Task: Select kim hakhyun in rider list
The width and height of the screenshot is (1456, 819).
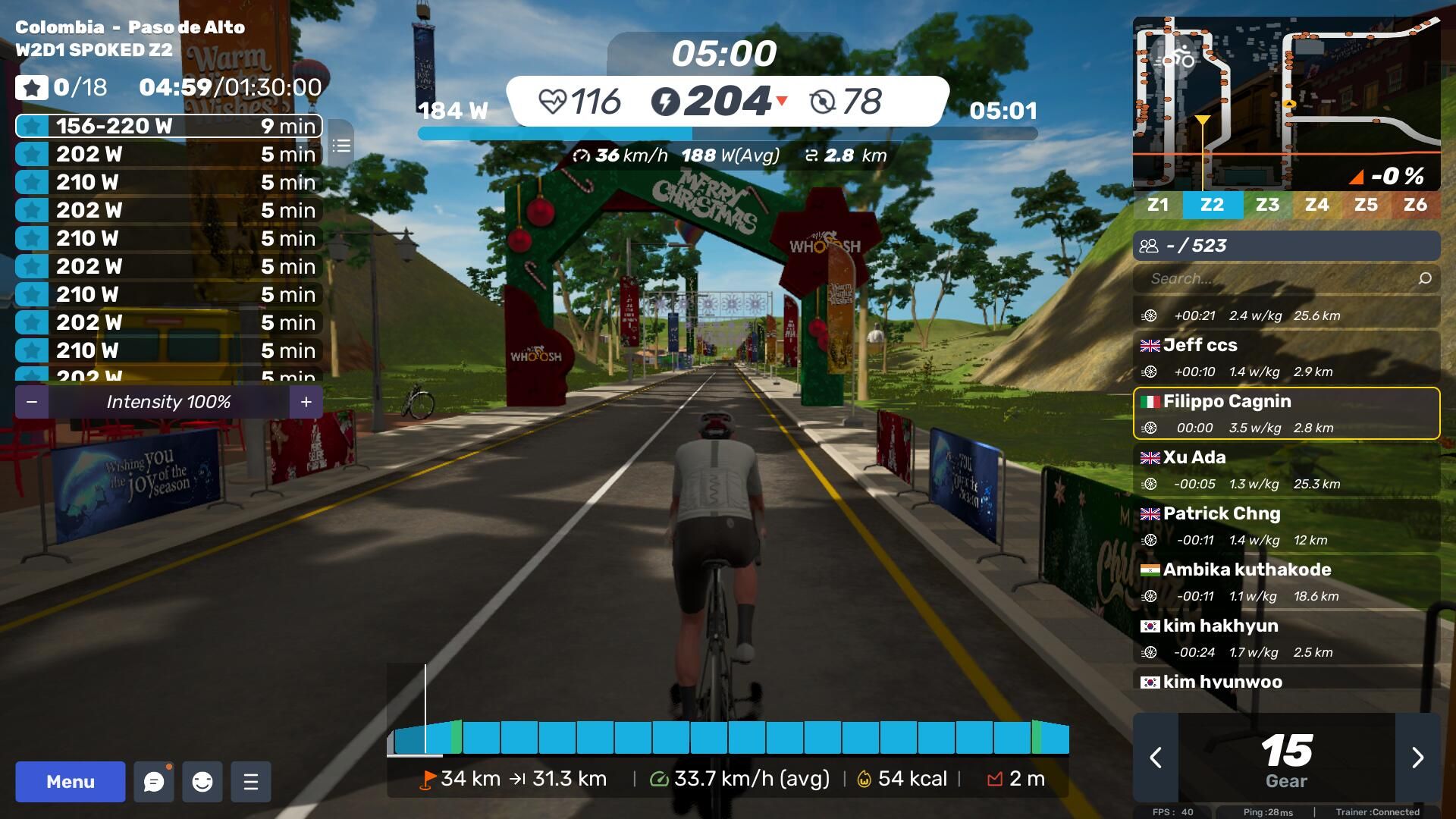Action: pos(1286,638)
